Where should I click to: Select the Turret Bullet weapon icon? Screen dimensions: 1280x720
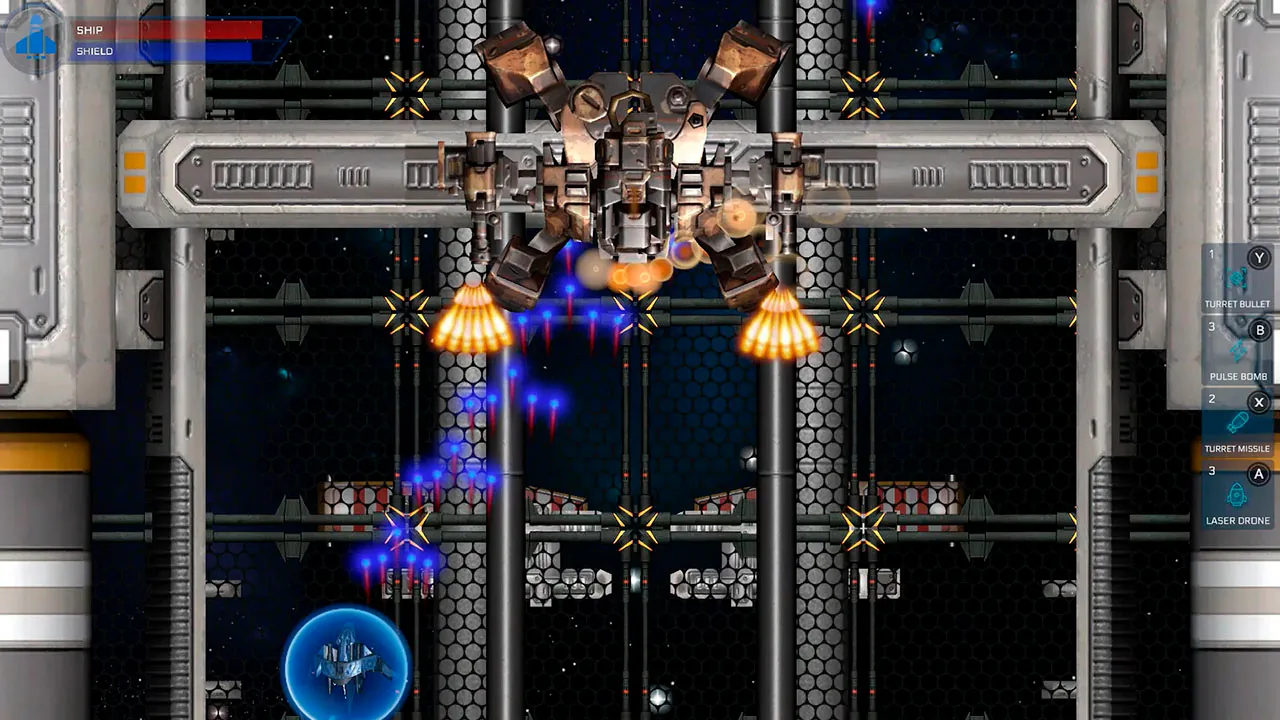(x=1239, y=275)
